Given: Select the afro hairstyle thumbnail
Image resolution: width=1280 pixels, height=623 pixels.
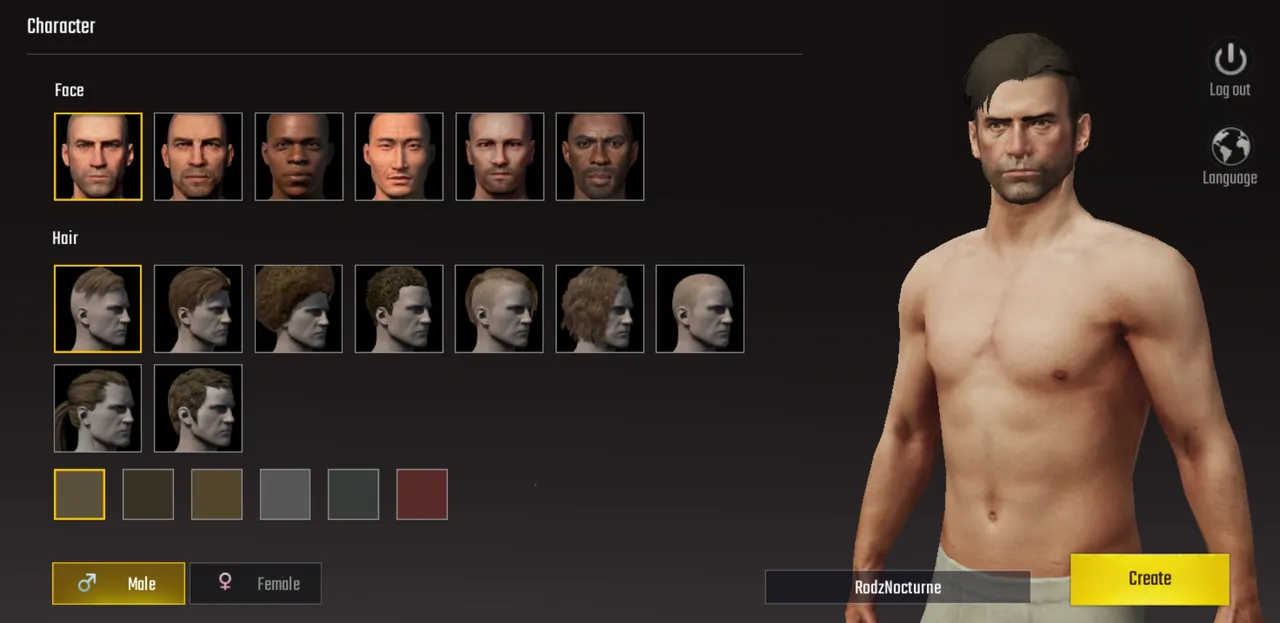Looking at the screenshot, I should pyautogui.click(x=299, y=309).
